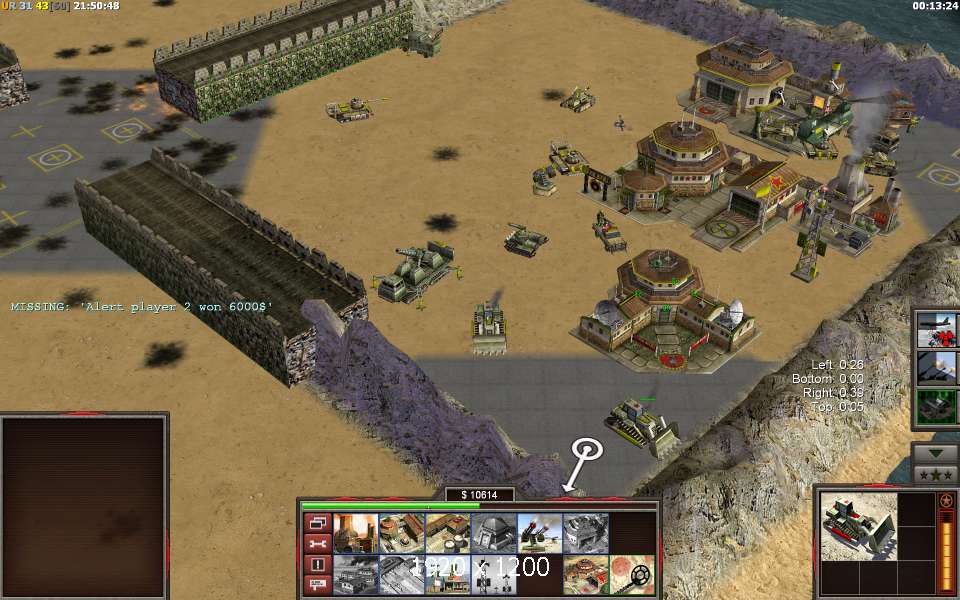Screen dimensions: 960x600
Task: Click the red star emblem button
Action: (x=946, y=499)
